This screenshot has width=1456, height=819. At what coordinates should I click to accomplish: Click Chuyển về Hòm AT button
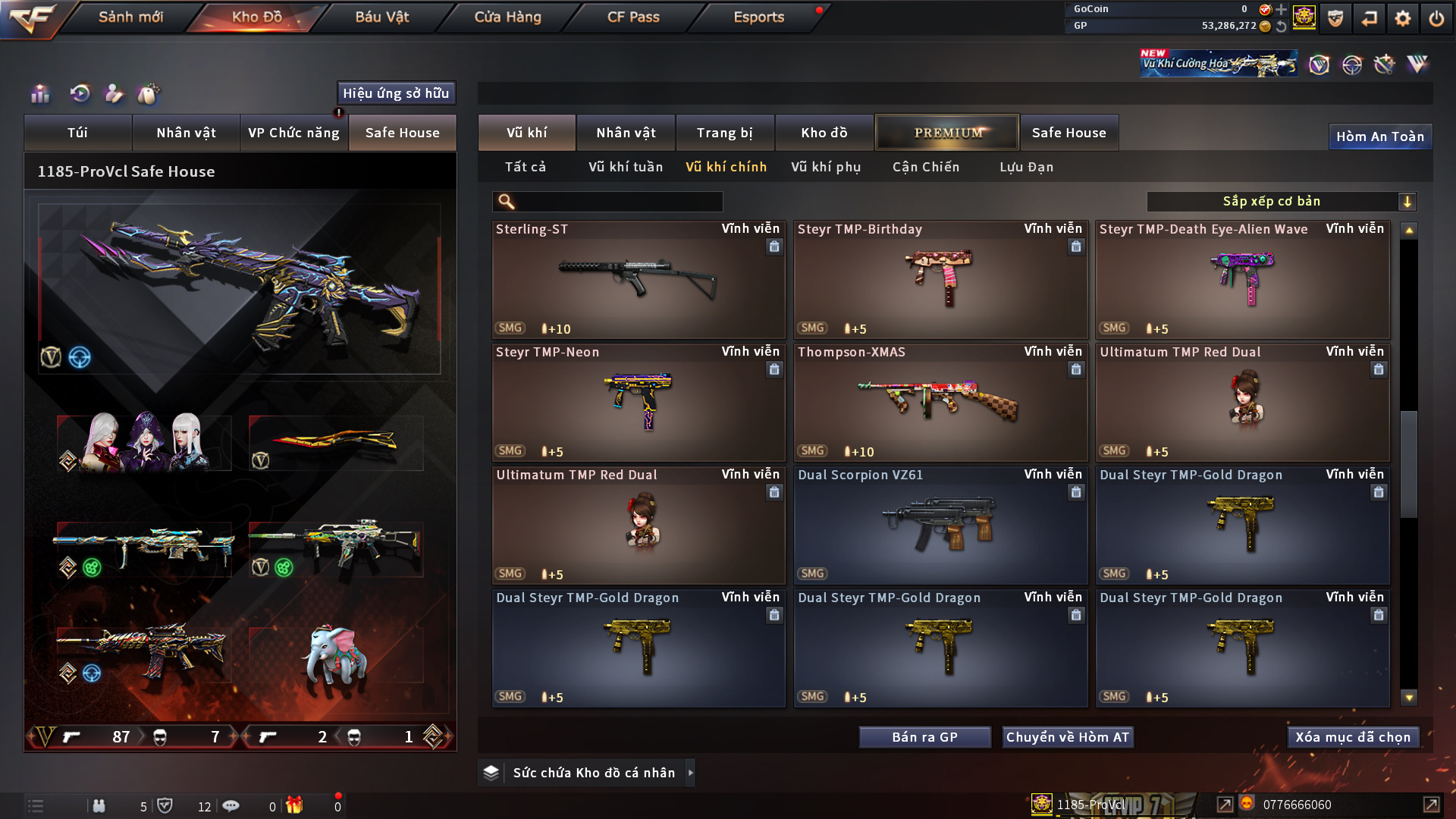(x=1067, y=737)
